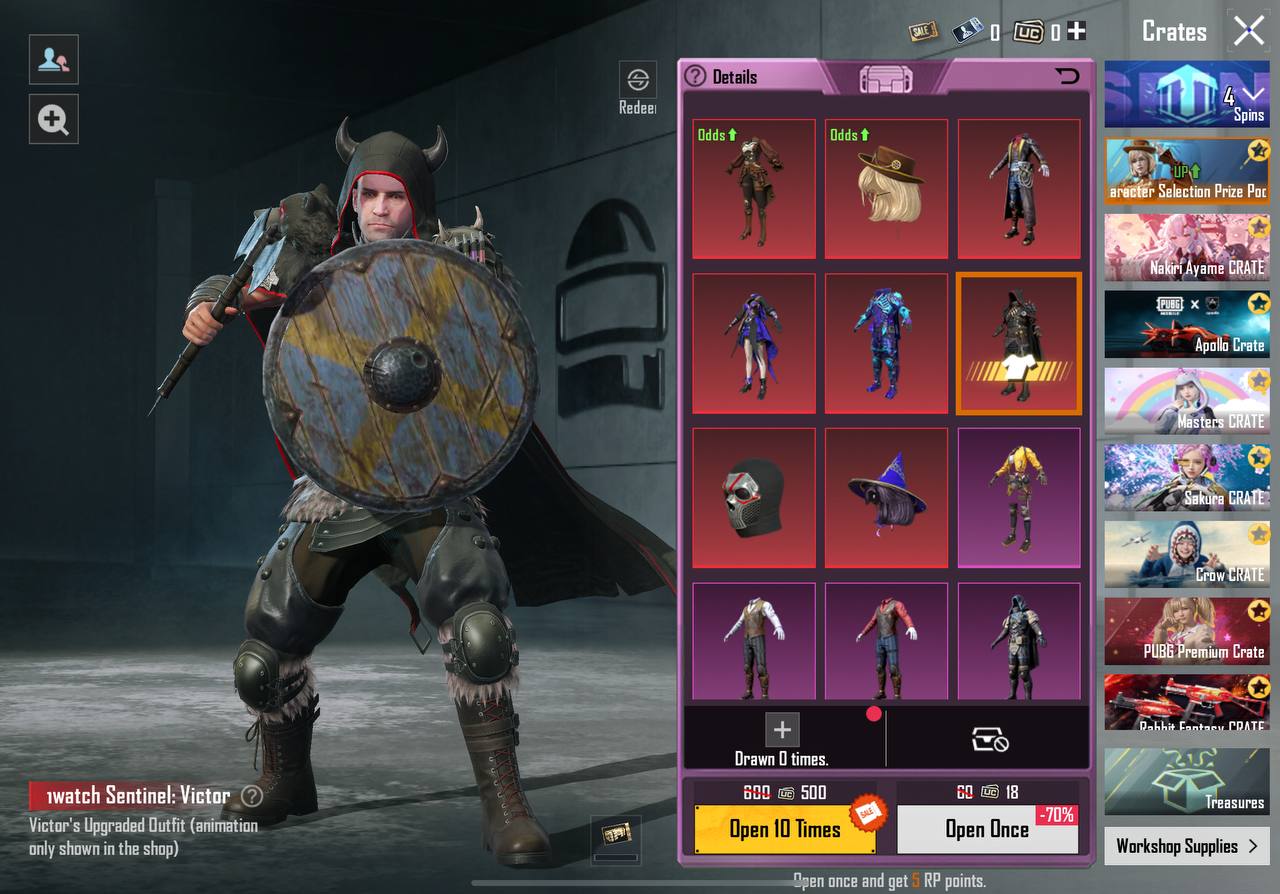Switch to PUBG Premium Crate
The height and width of the screenshot is (894, 1280).
pyautogui.click(x=1186, y=630)
